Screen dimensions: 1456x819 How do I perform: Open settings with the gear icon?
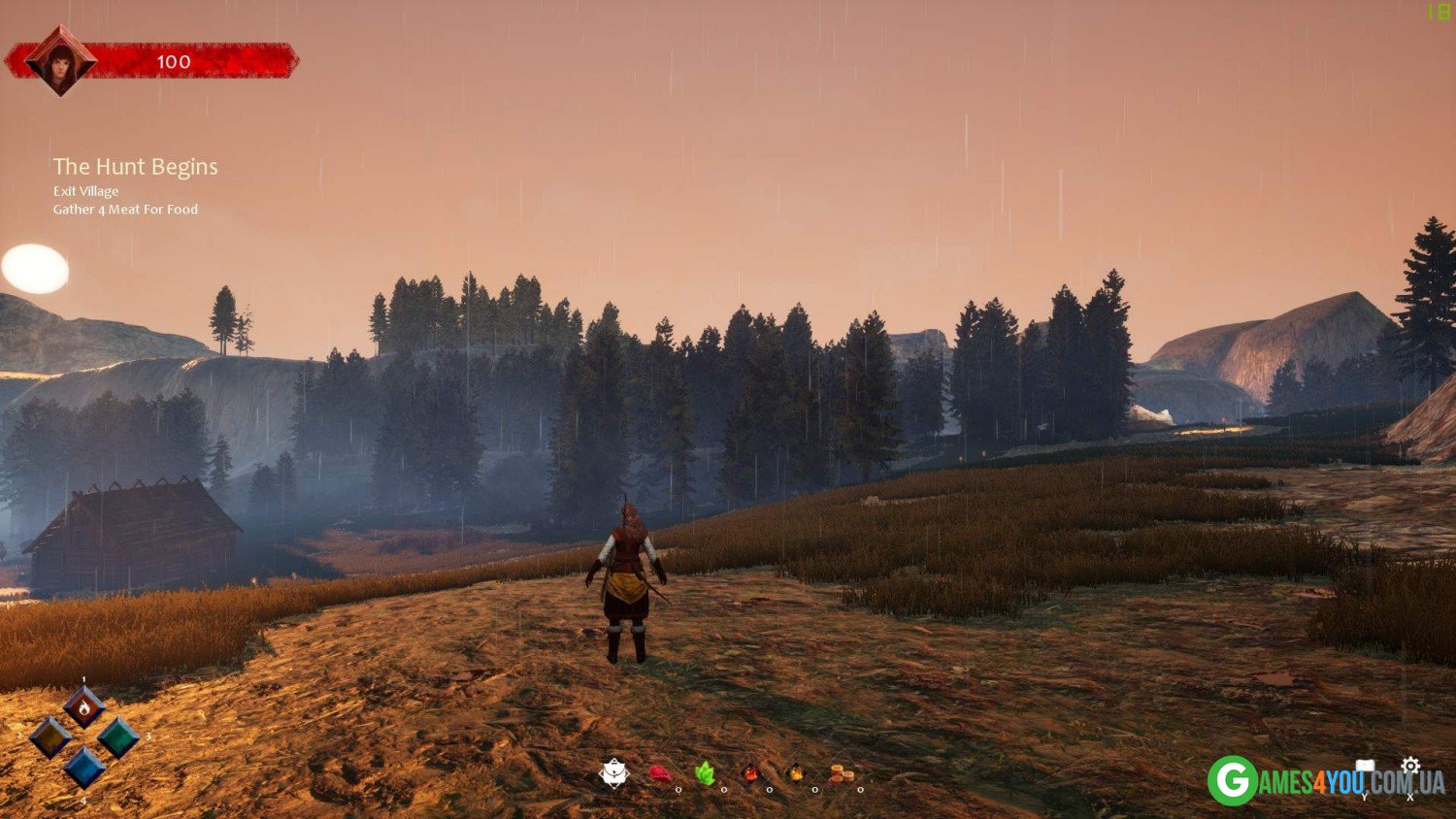[1410, 767]
